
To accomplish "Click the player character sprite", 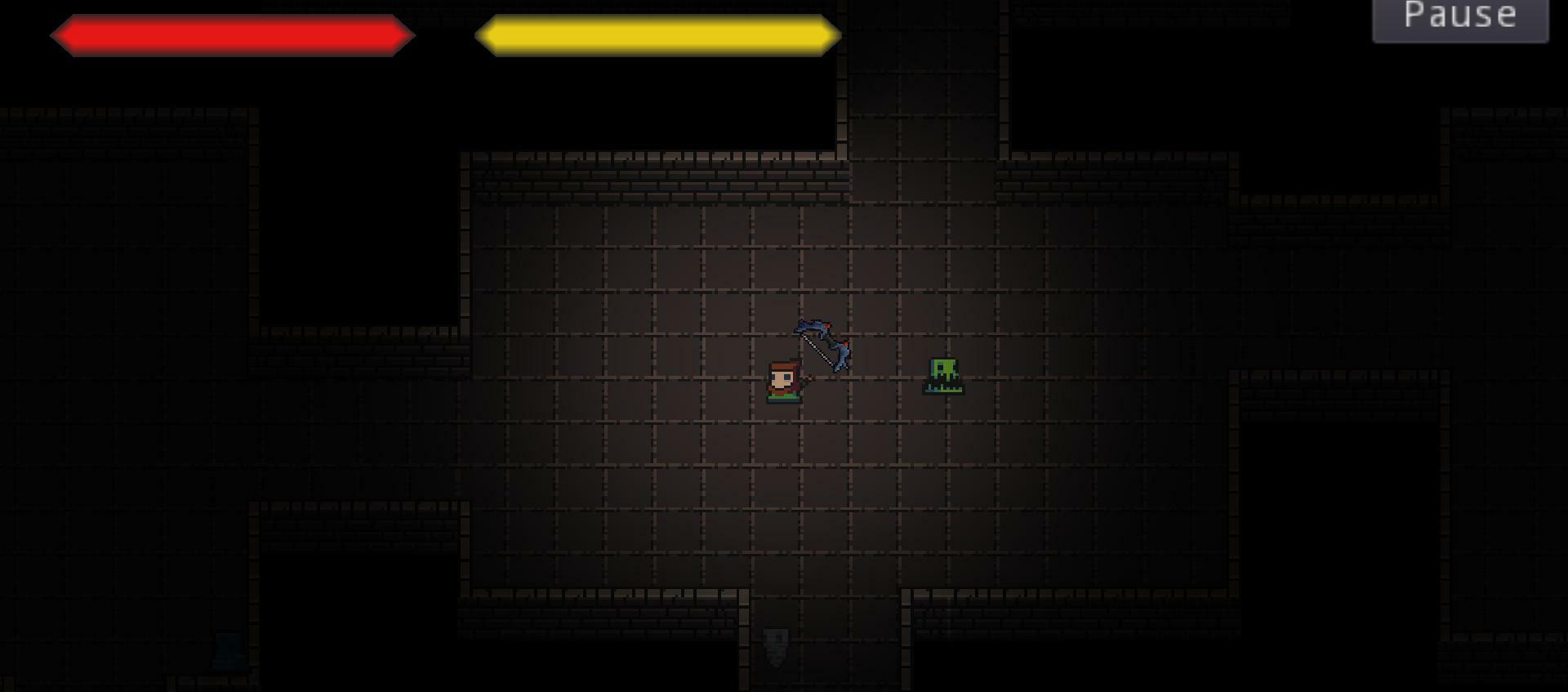I will pyautogui.click(x=784, y=384).
